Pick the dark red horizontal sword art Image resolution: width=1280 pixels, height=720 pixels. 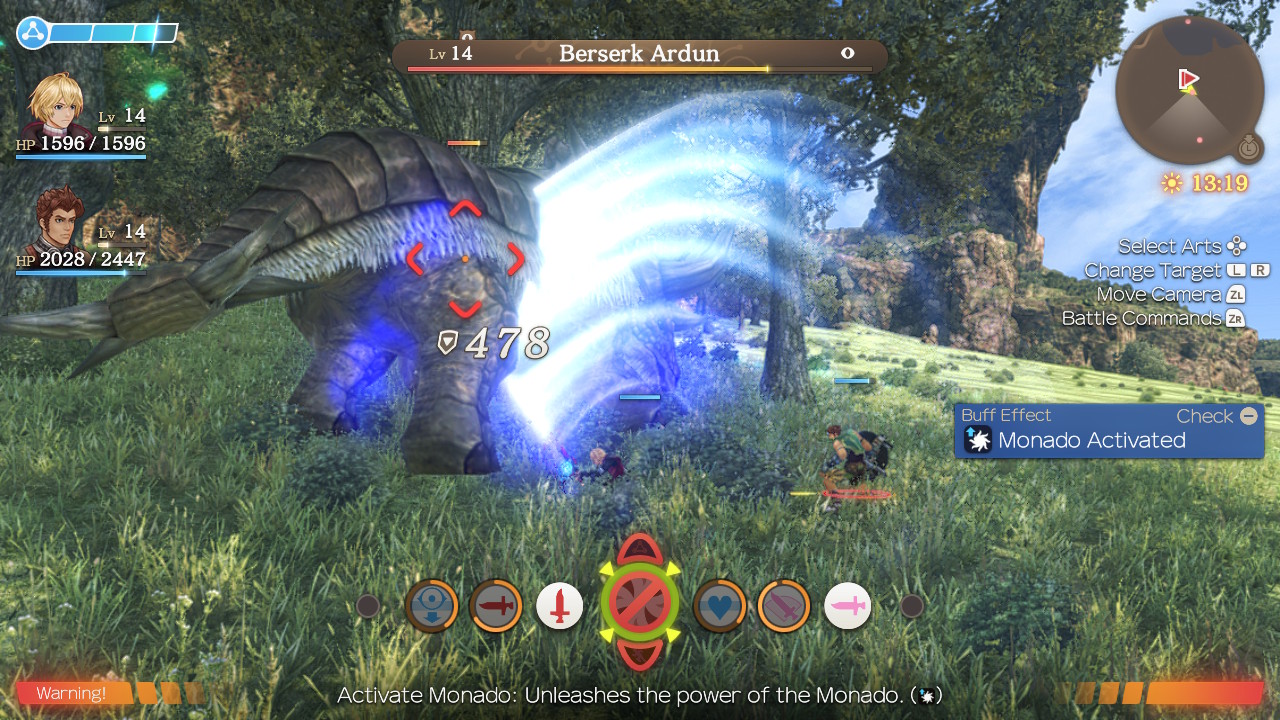496,606
